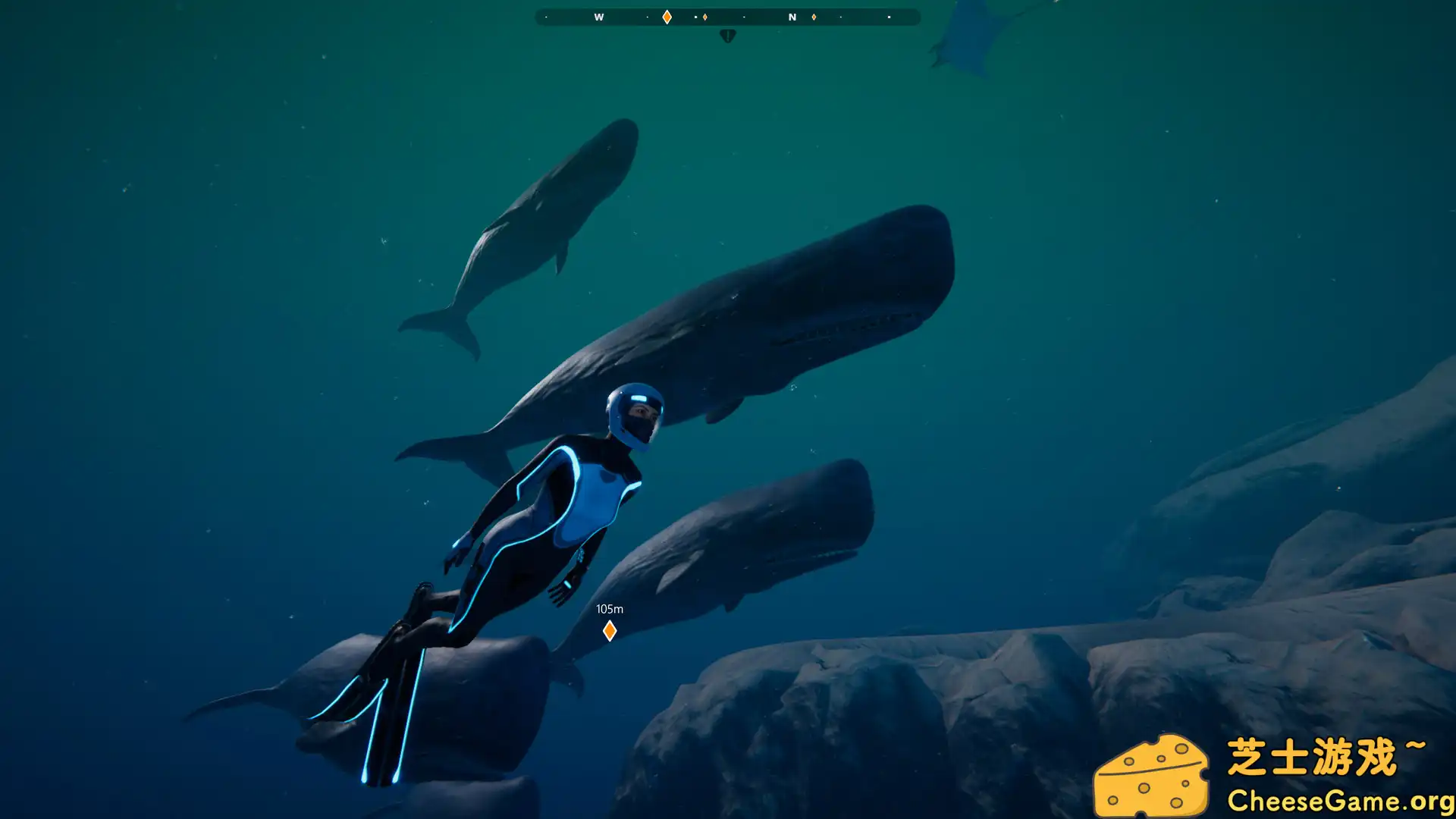Expand the dot tick between the two orange diamonds
1456x819 pixels.
[695, 17]
